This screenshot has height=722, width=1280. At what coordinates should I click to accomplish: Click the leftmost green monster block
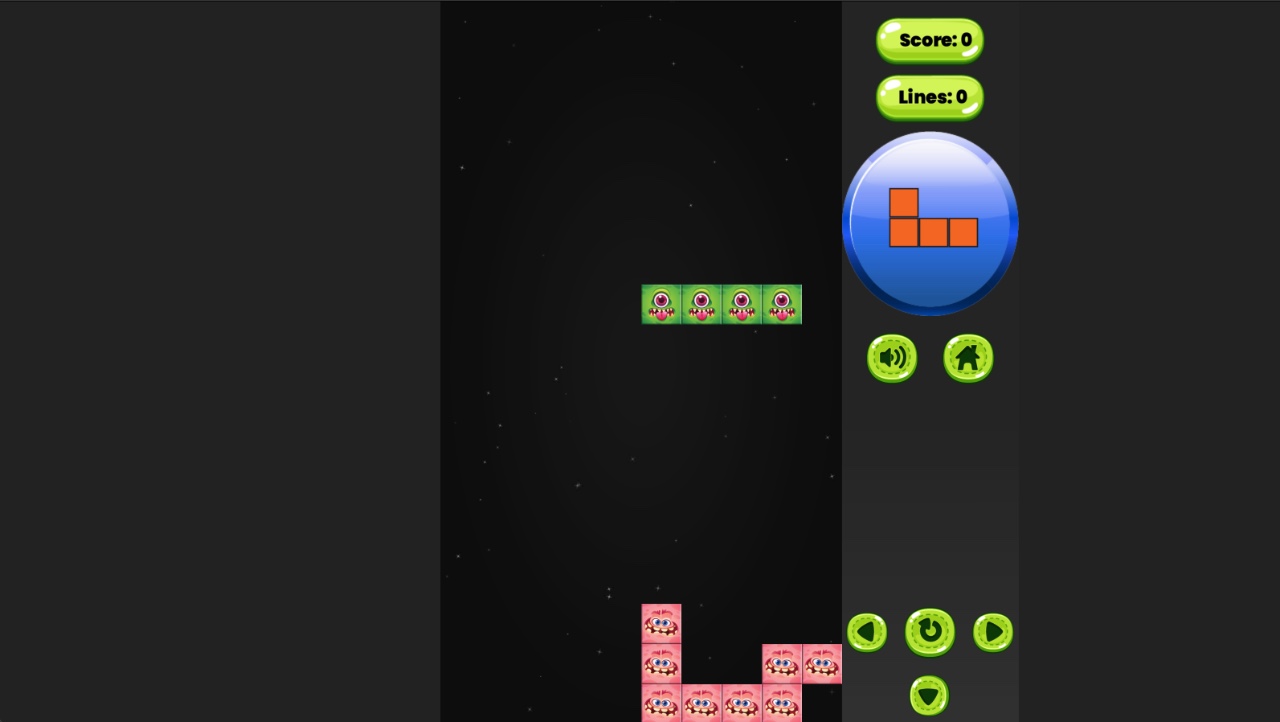(661, 304)
